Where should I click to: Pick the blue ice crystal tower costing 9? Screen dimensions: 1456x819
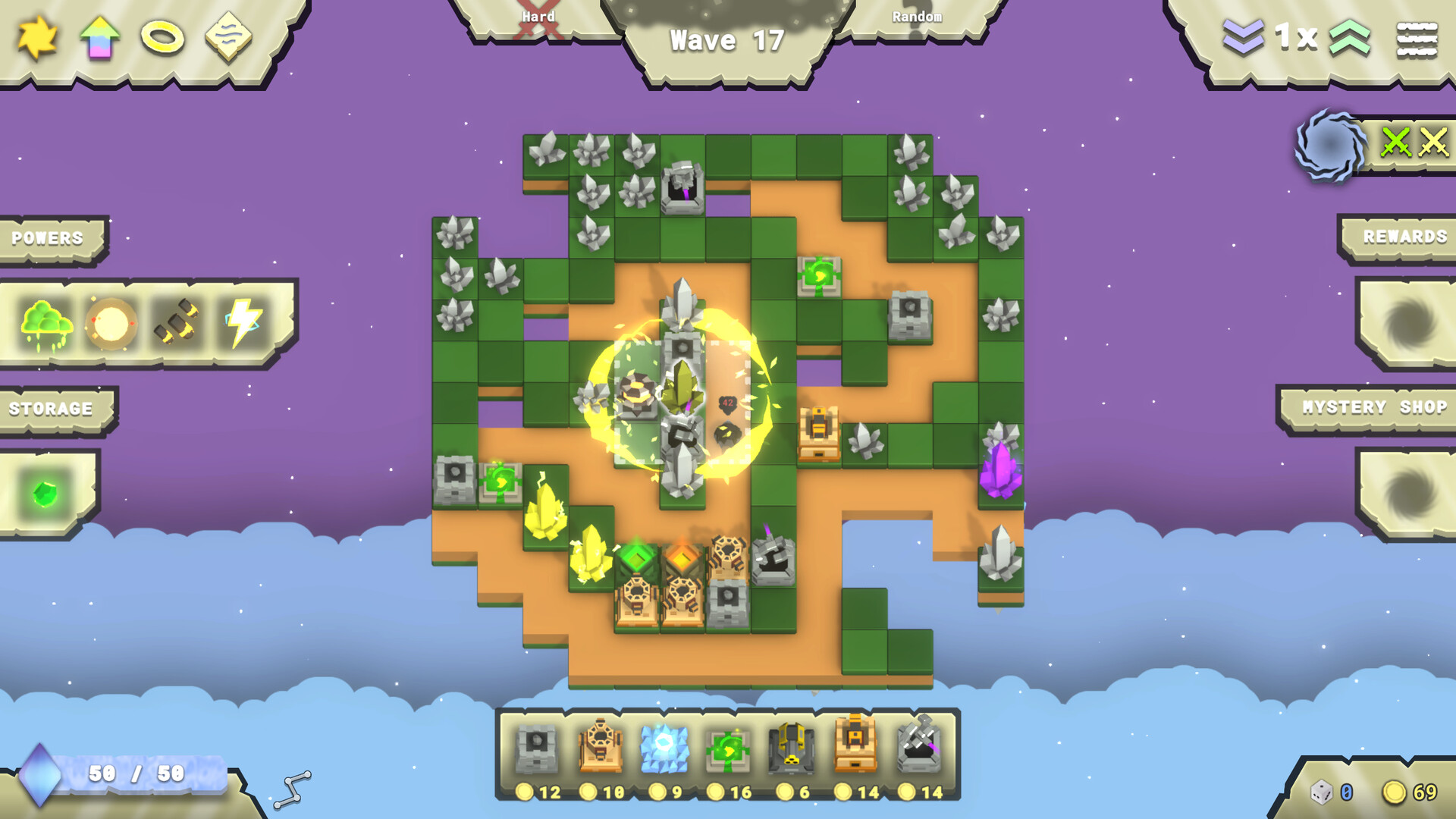pos(667,747)
